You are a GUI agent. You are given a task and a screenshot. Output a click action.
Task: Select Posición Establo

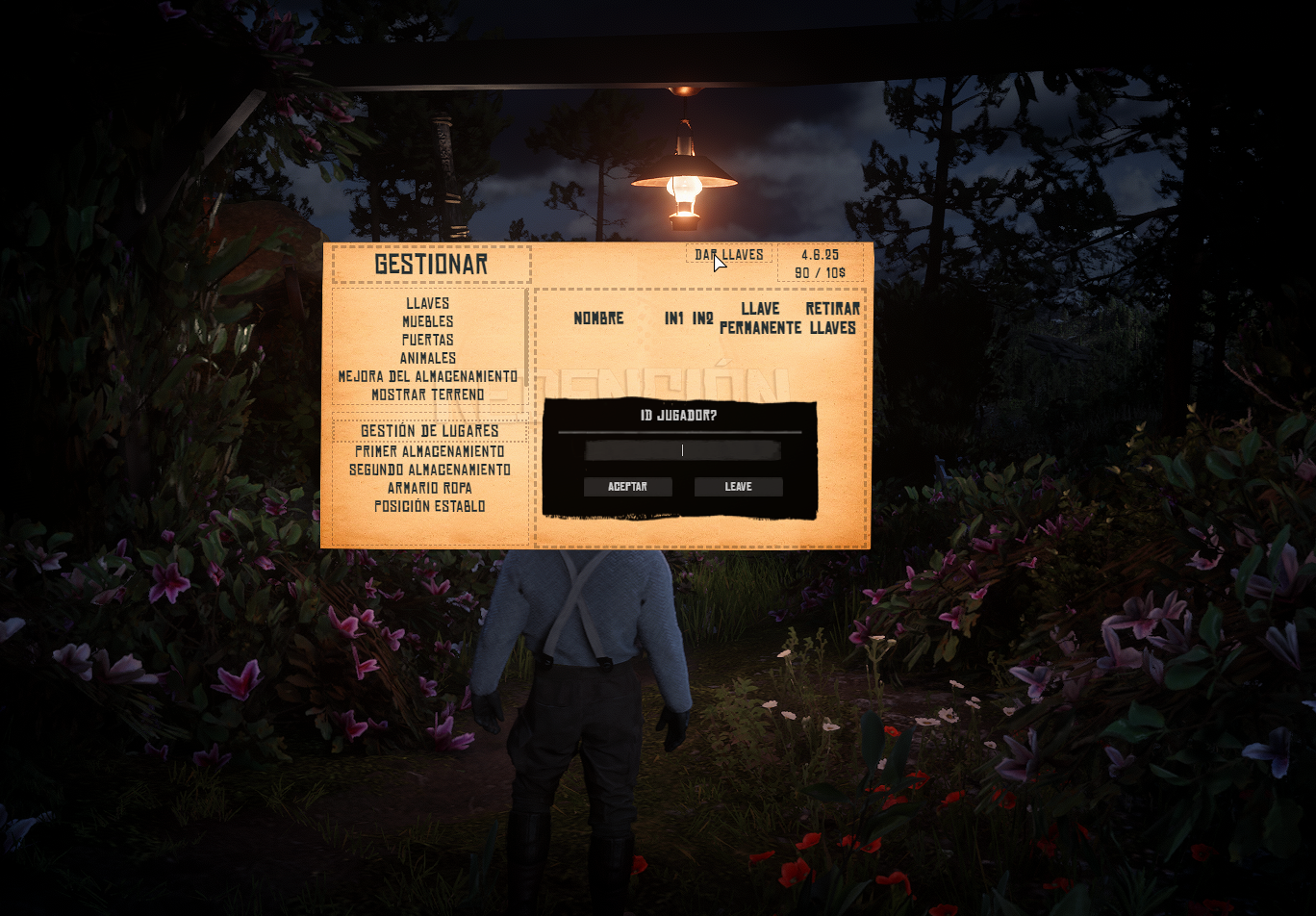click(429, 506)
